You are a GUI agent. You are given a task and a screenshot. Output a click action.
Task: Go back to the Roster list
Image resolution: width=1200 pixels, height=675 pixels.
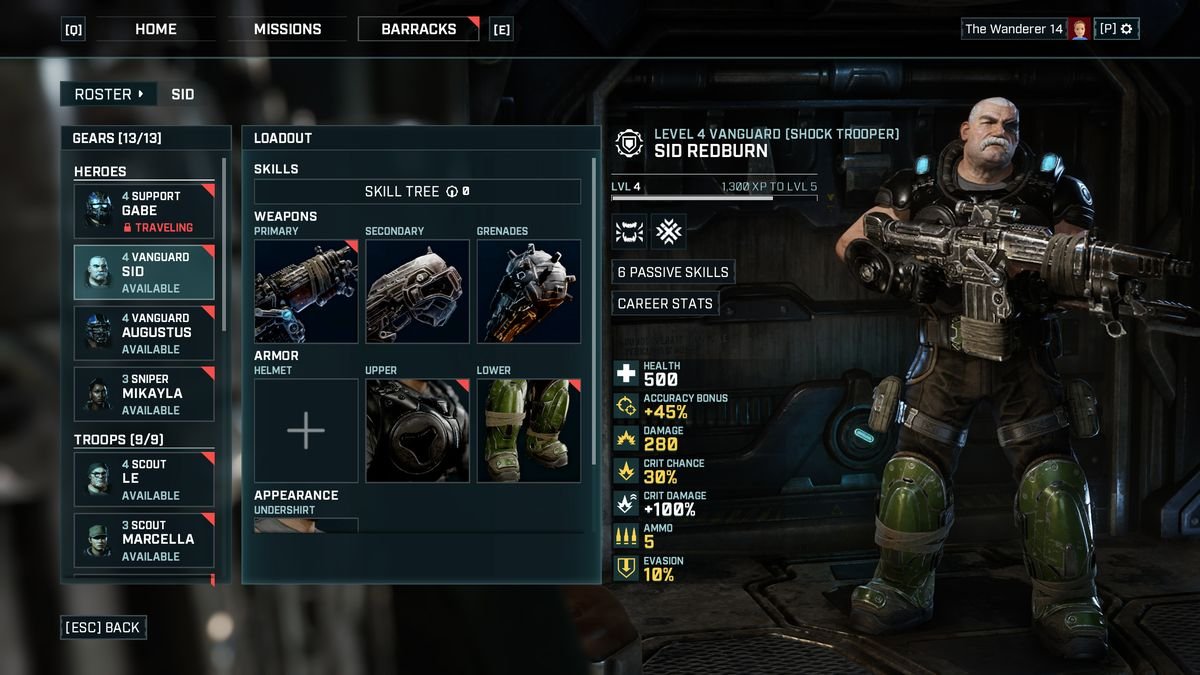point(108,94)
